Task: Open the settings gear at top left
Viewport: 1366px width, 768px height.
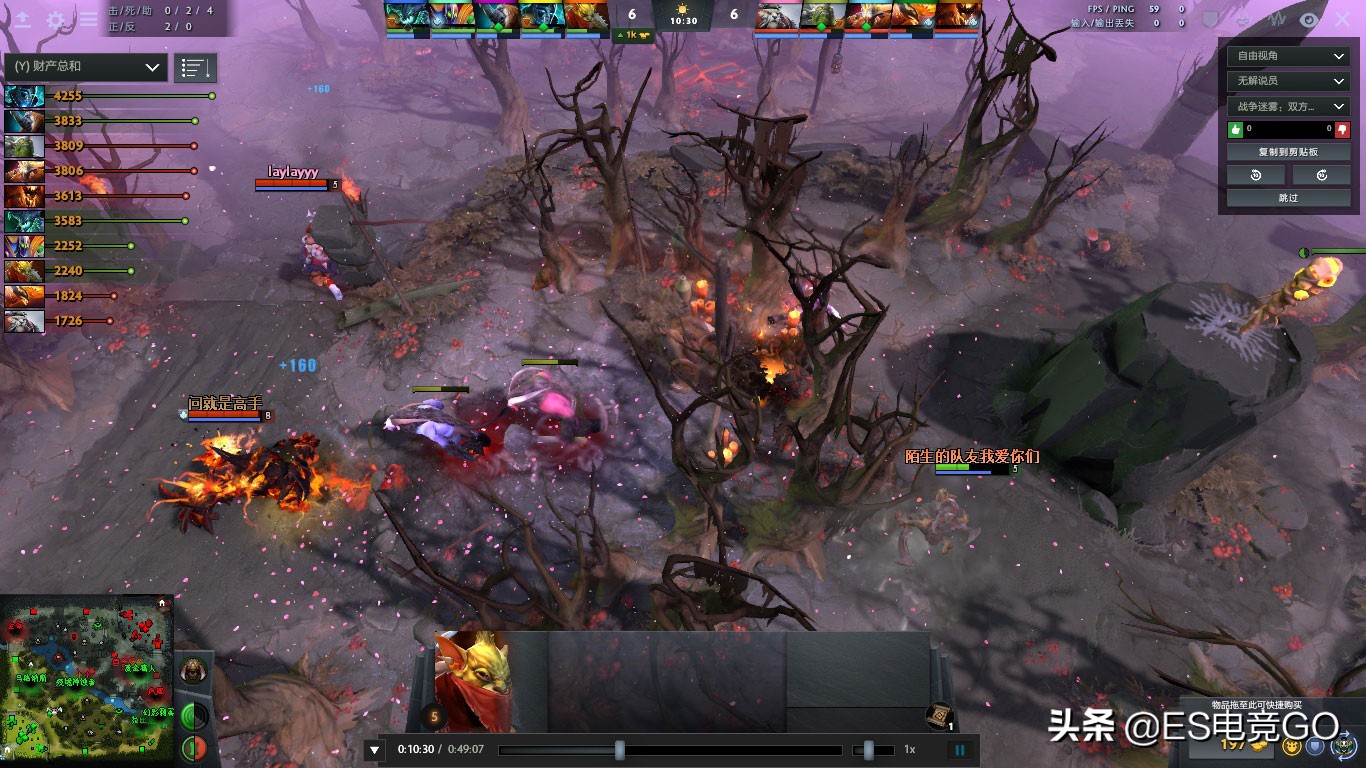Action: (x=57, y=19)
